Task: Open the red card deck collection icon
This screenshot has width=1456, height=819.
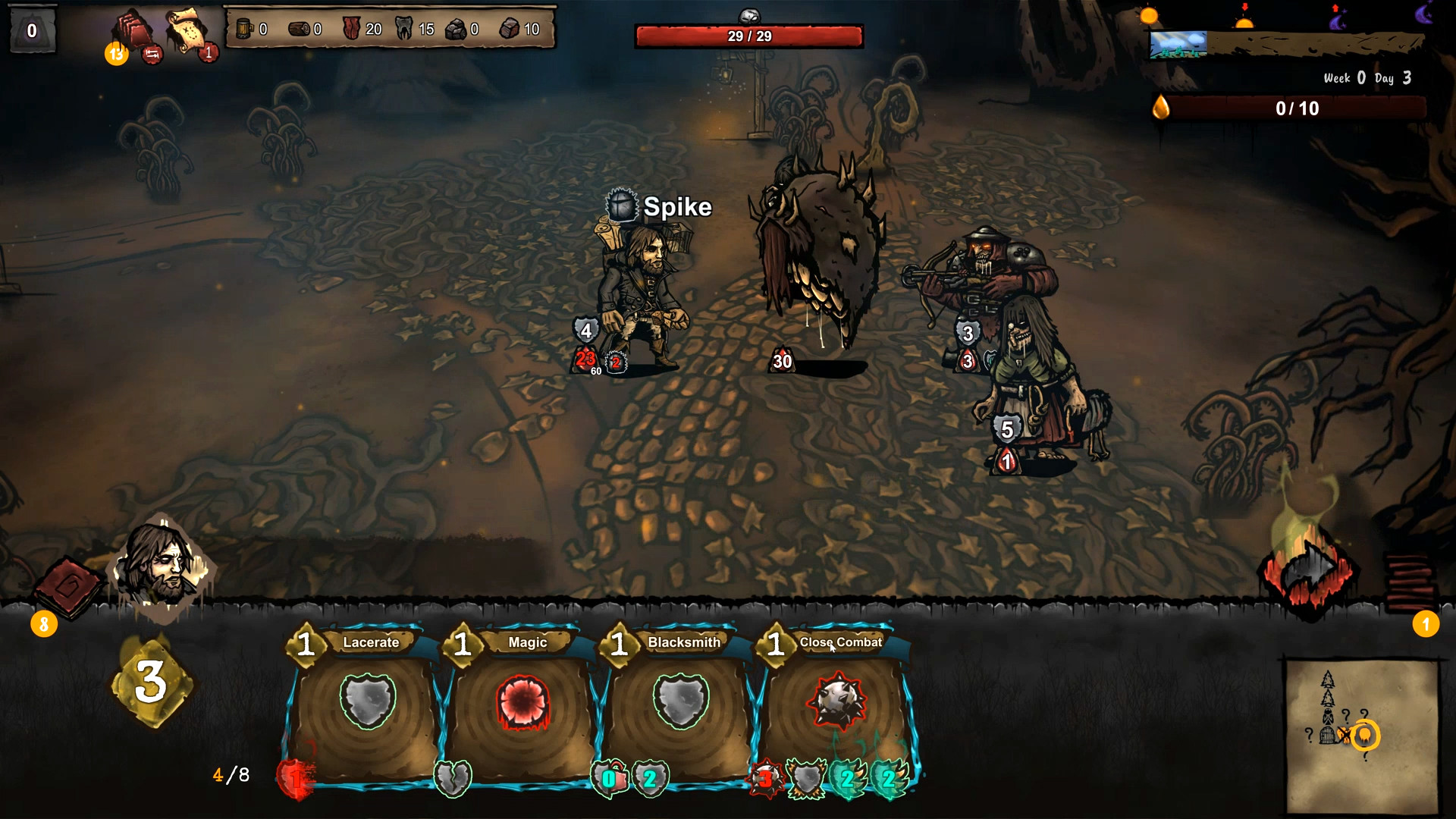Action: coord(133,32)
